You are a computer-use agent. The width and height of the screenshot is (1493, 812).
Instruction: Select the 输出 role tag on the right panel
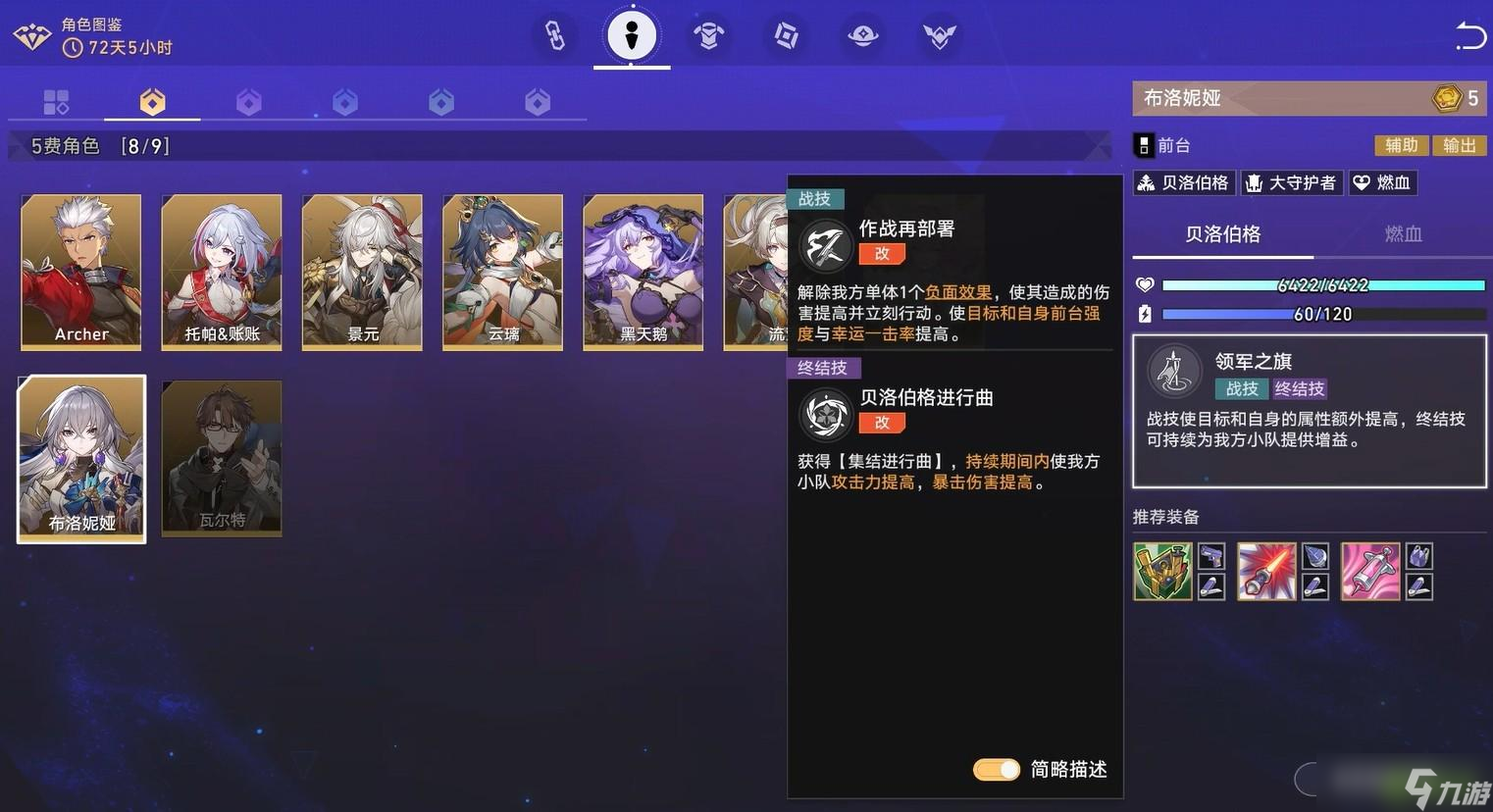pos(1459,145)
